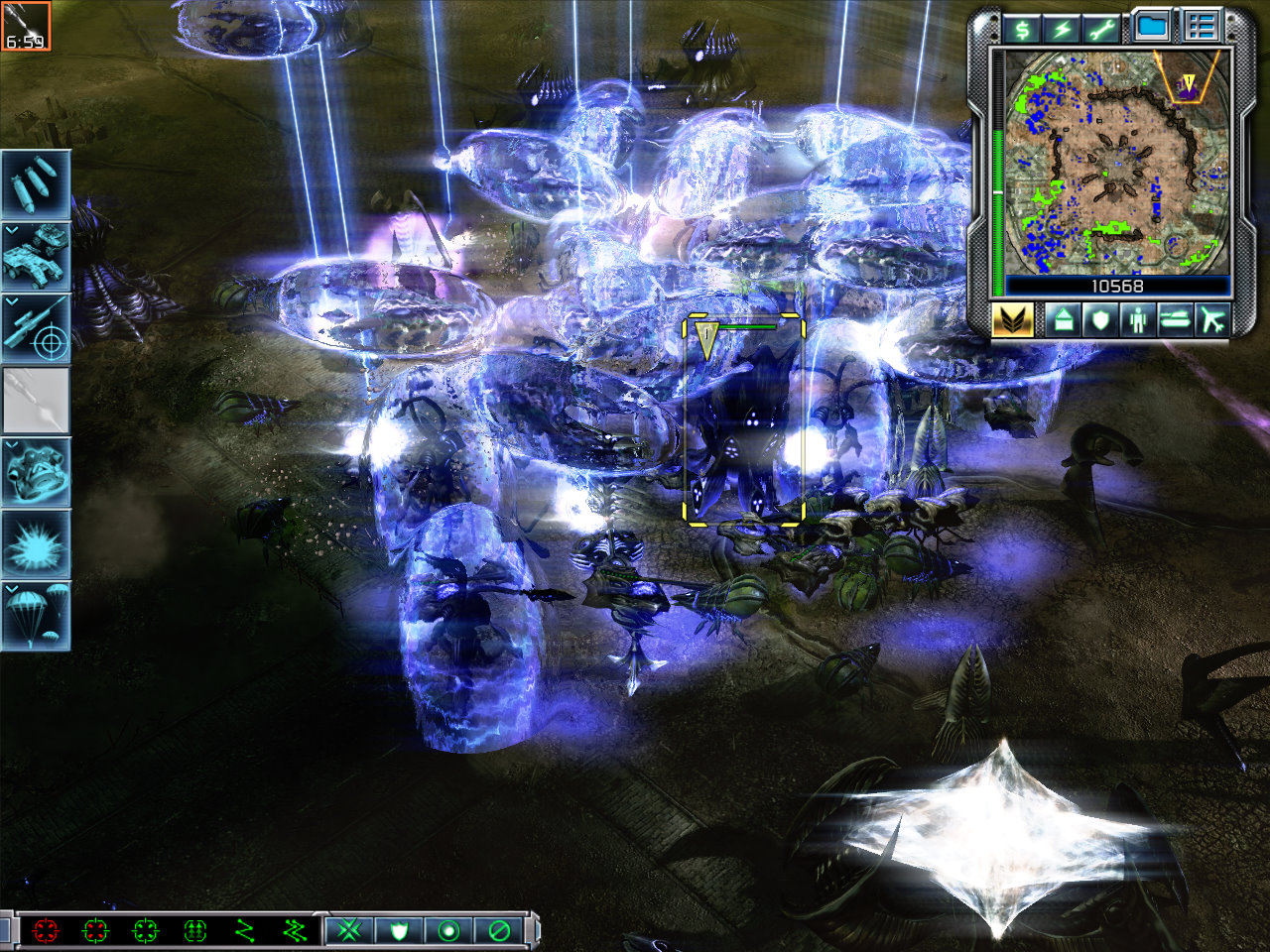Open the list panel button beside the folder
The height and width of the screenshot is (952, 1270).
(x=1202, y=28)
